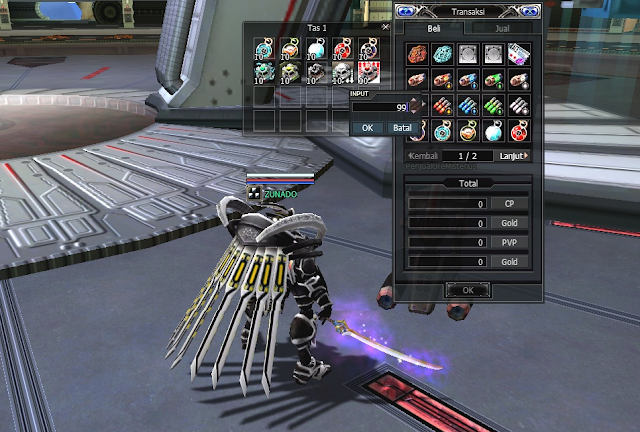Increase the input quantity with up arrow

[416, 101]
